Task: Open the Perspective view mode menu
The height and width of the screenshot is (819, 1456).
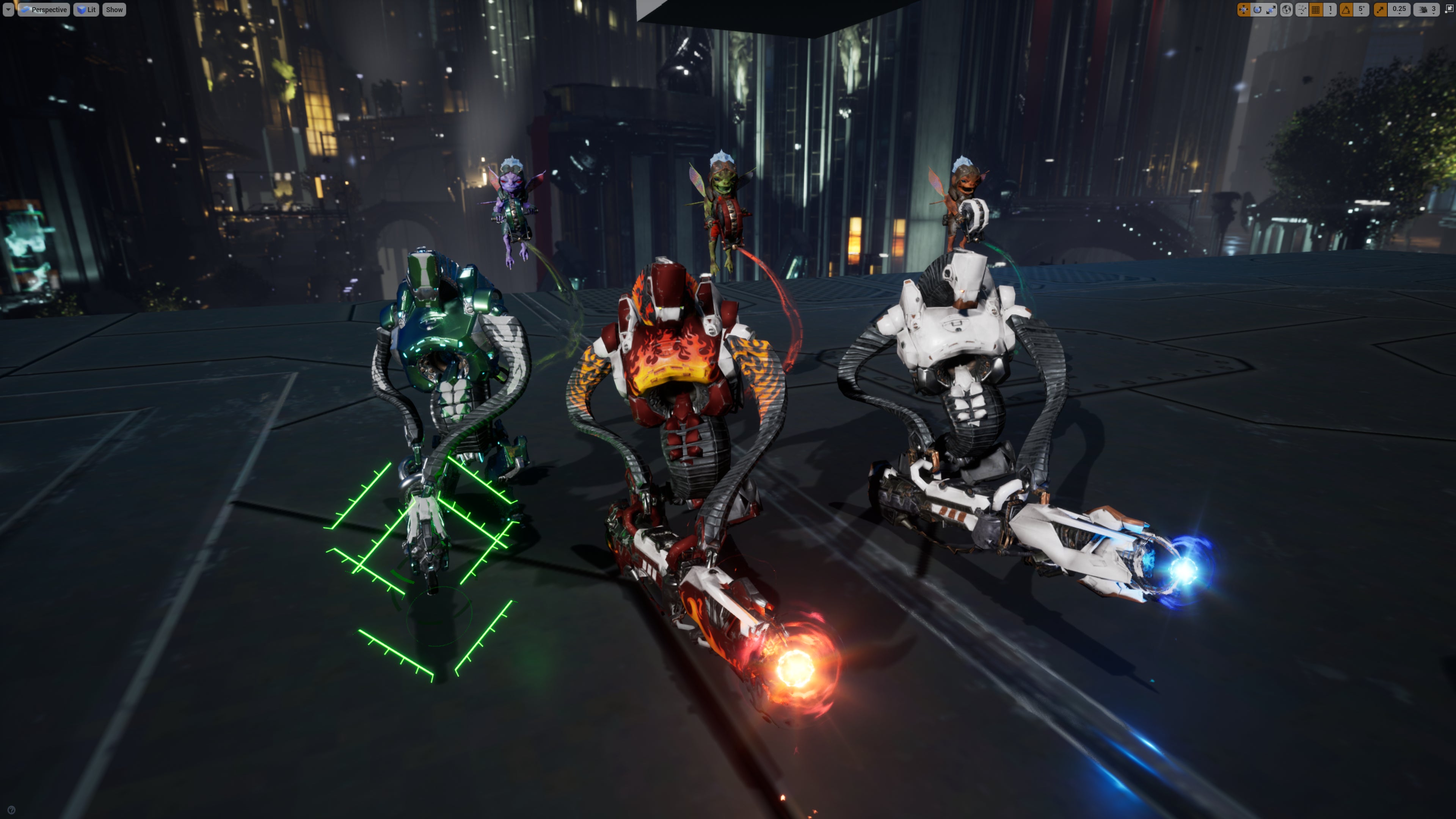Action: click(x=44, y=9)
